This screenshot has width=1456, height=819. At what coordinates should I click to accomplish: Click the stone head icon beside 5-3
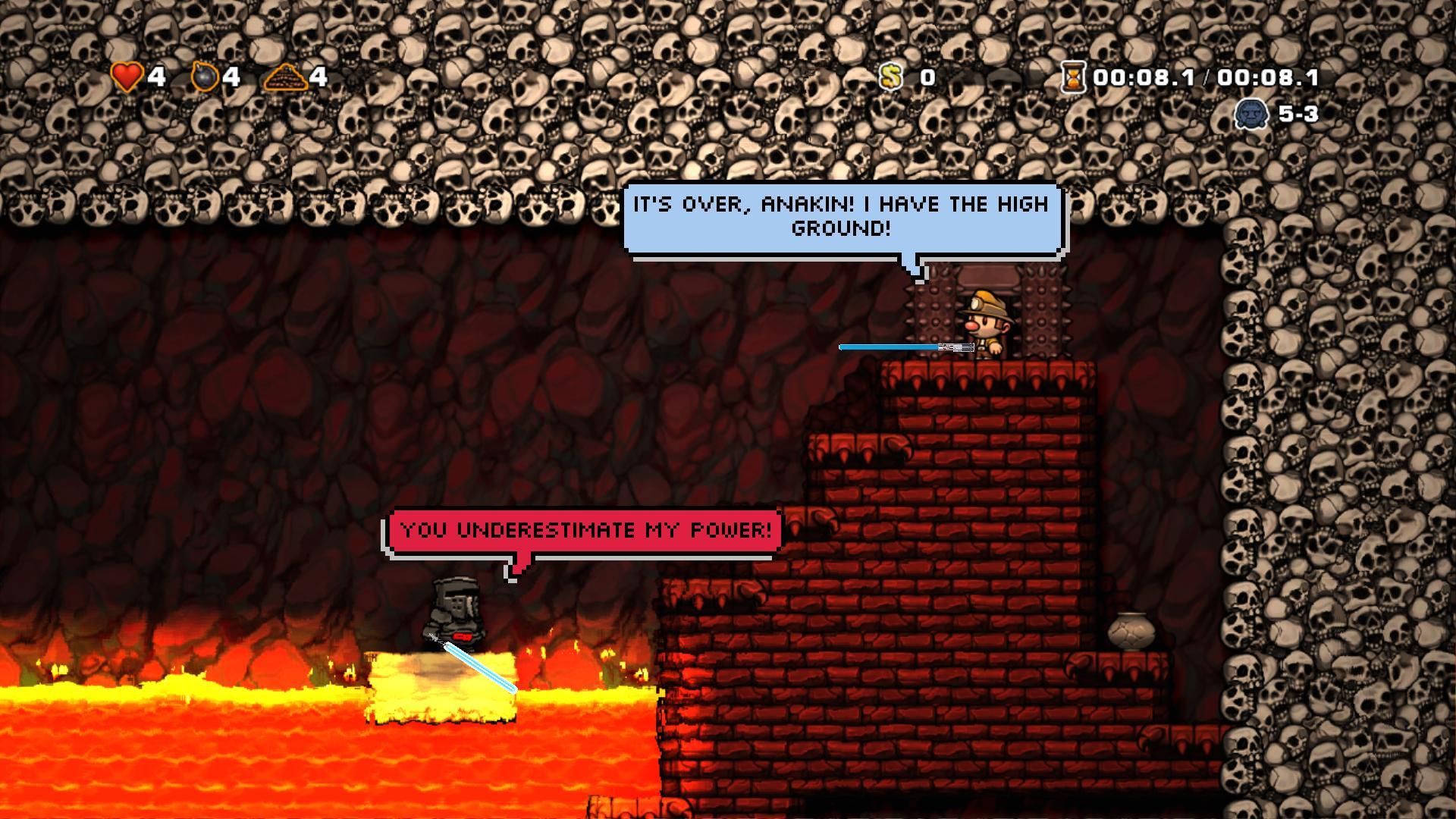pyautogui.click(x=1251, y=115)
